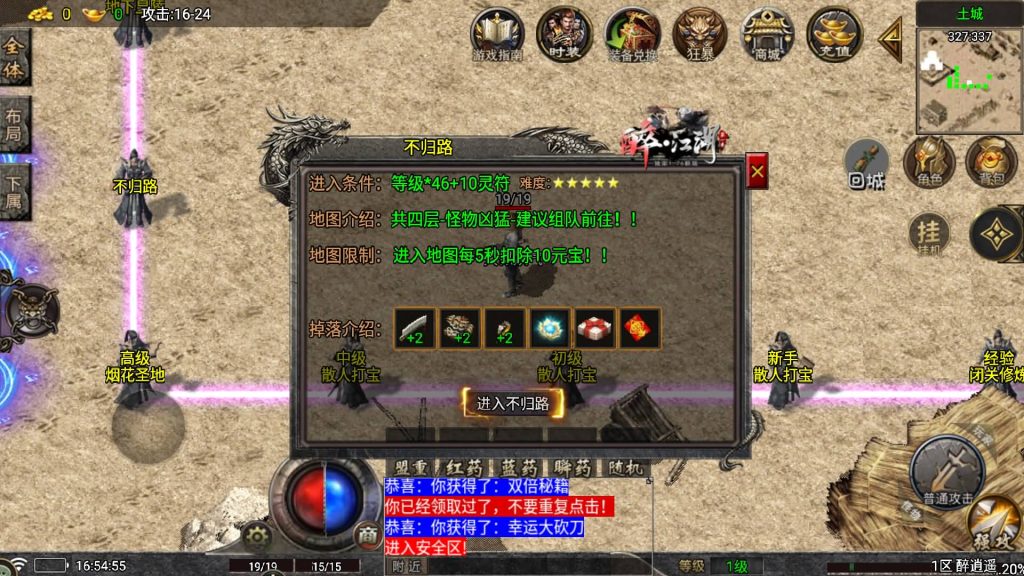Select the 红药 red potion shortcut
Image resolution: width=1024 pixels, height=576 pixels.
(x=465, y=468)
